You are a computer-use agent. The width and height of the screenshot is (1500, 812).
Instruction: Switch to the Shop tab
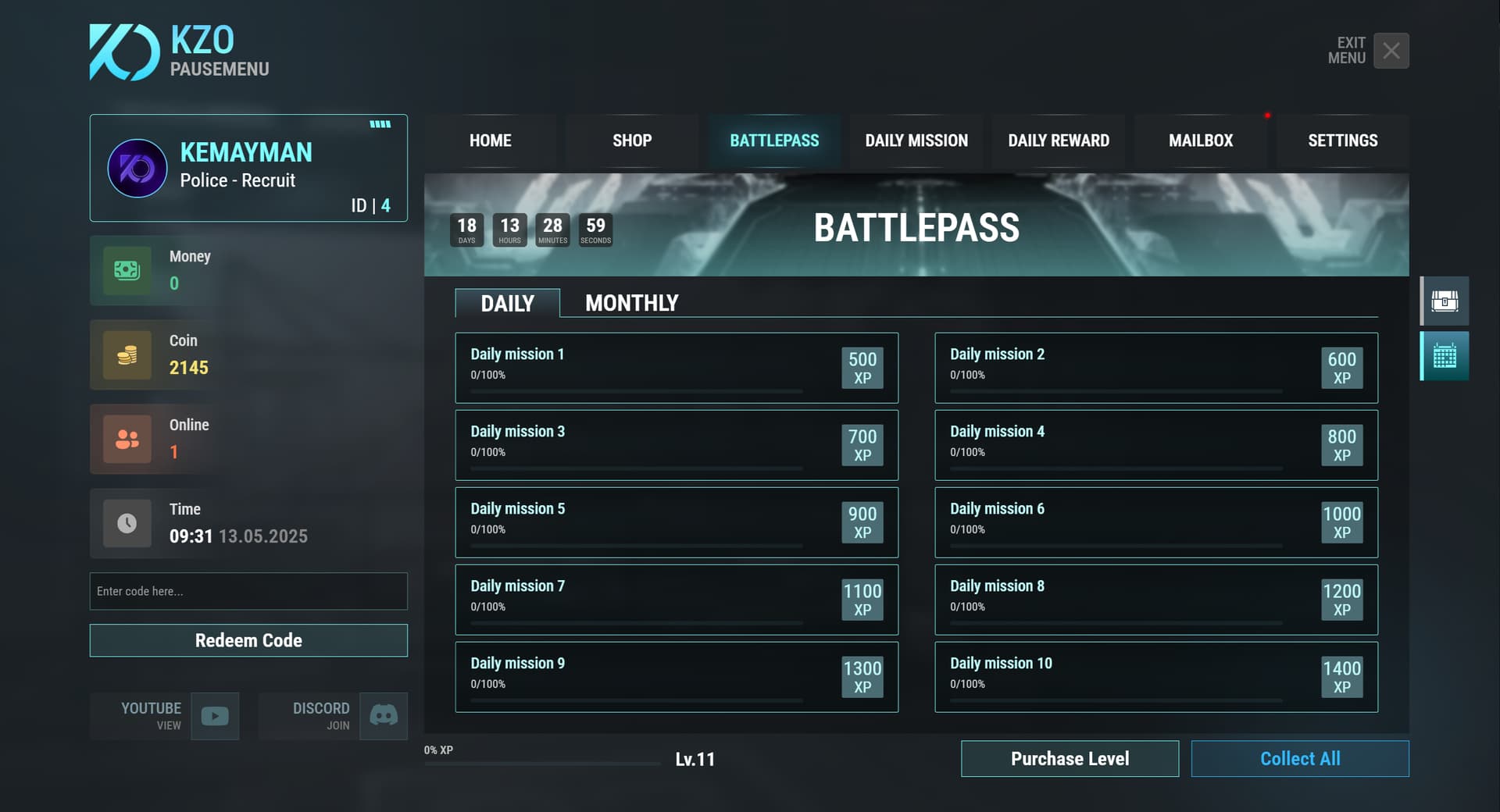[x=632, y=141]
